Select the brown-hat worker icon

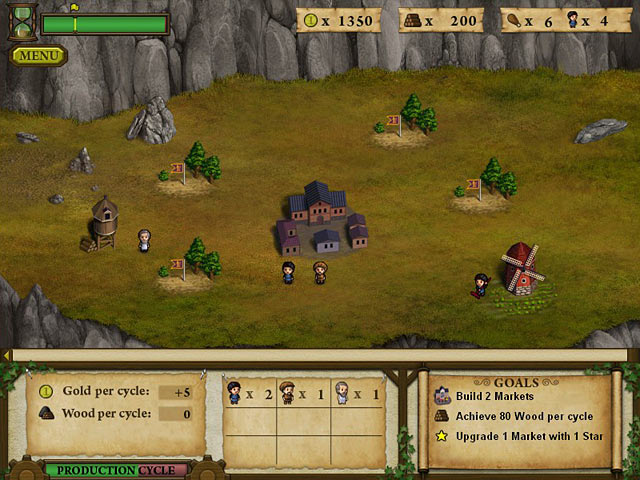[288, 393]
